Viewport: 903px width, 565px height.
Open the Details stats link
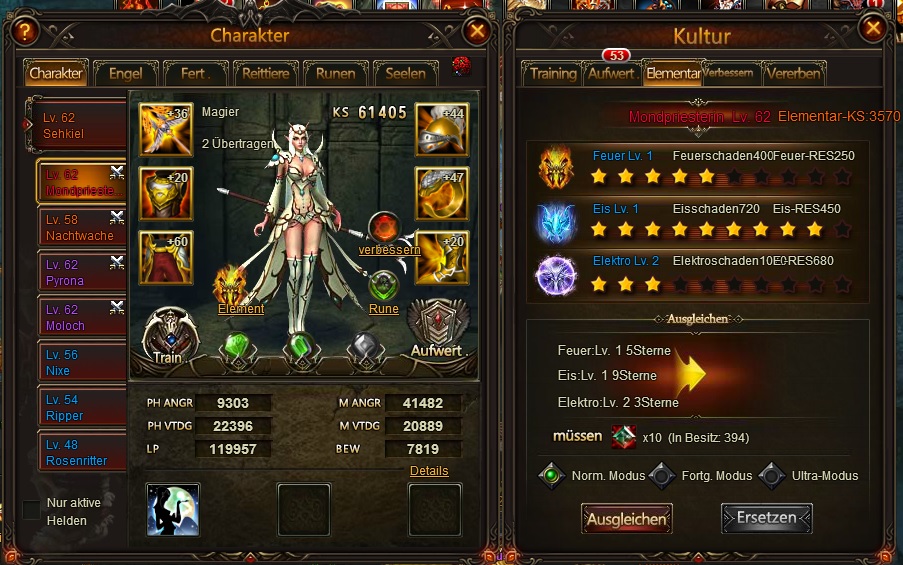(x=429, y=470)
